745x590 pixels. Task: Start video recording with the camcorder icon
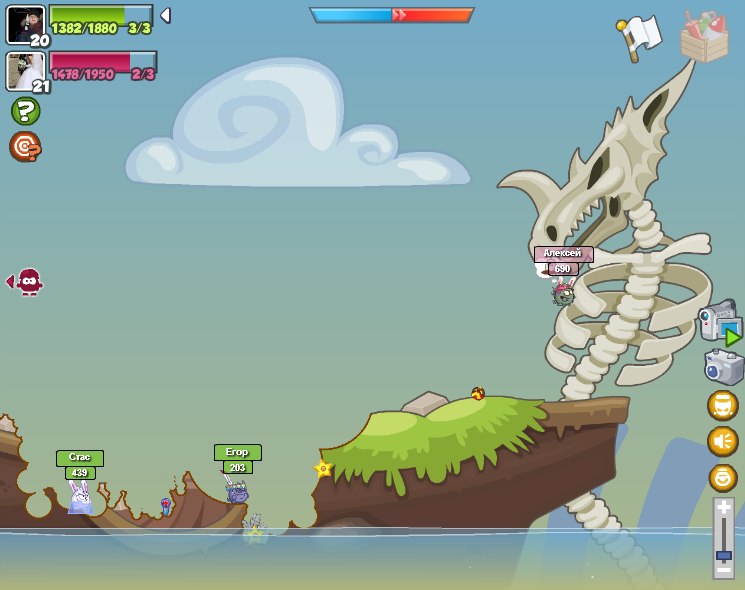(x=719, y=324)
